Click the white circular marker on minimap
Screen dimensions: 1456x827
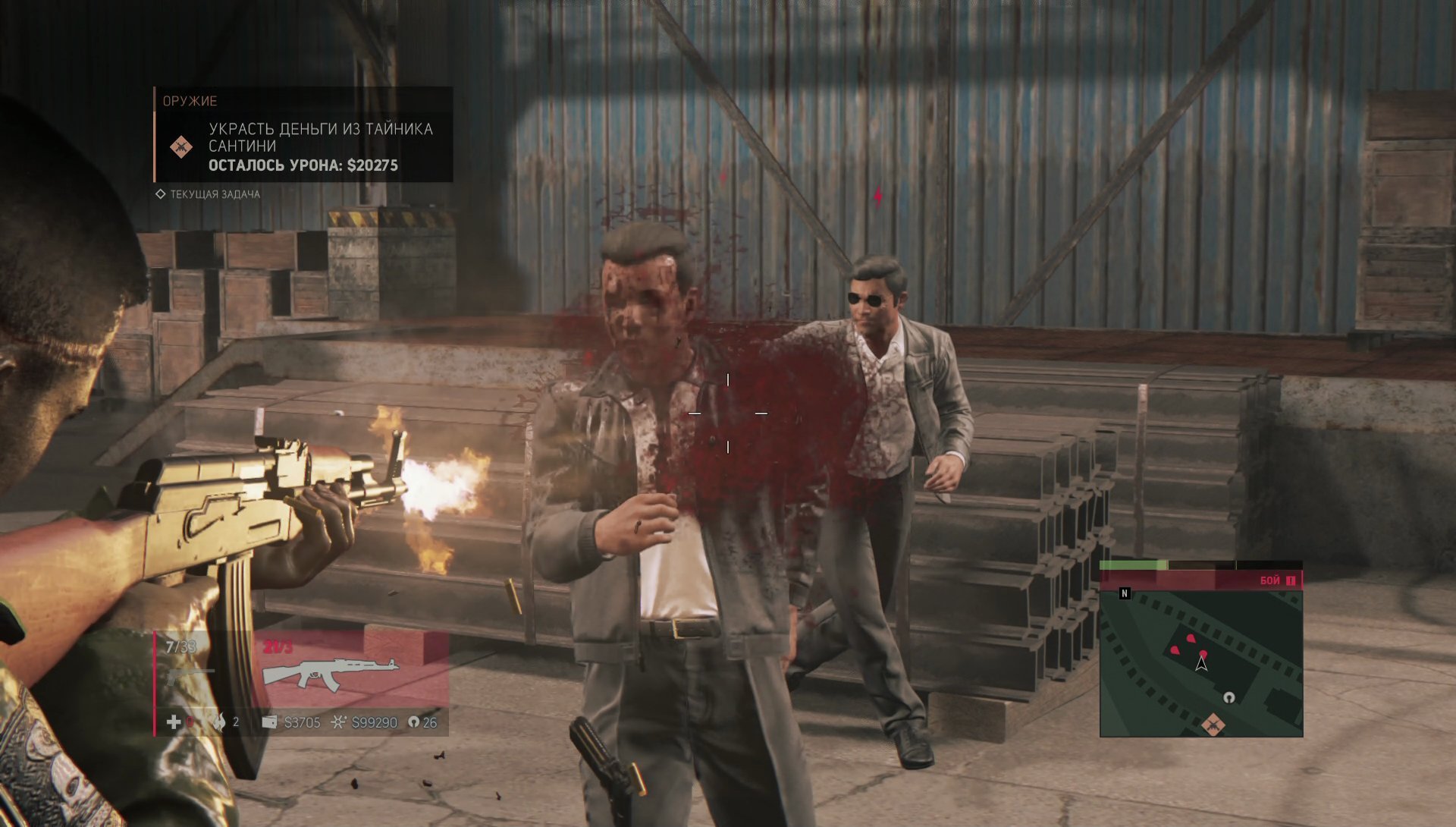coord(1228,697)
